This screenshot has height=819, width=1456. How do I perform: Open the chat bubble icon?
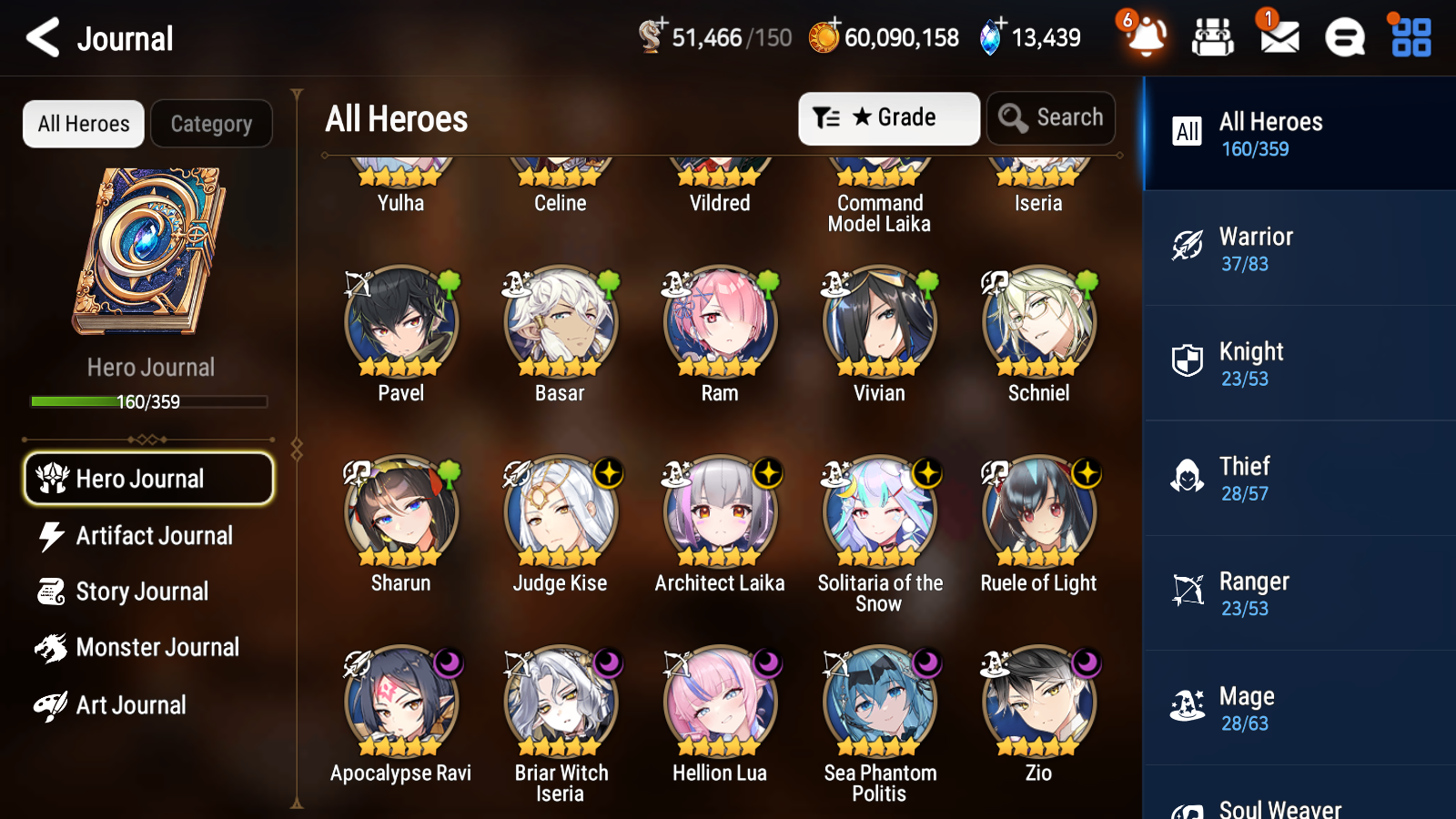[x=1344, y=38]
